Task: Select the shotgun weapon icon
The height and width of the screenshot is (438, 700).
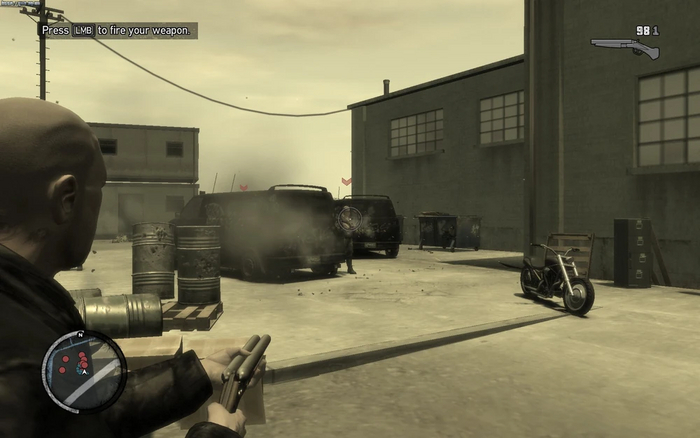Action: click(x=625, y=47)
